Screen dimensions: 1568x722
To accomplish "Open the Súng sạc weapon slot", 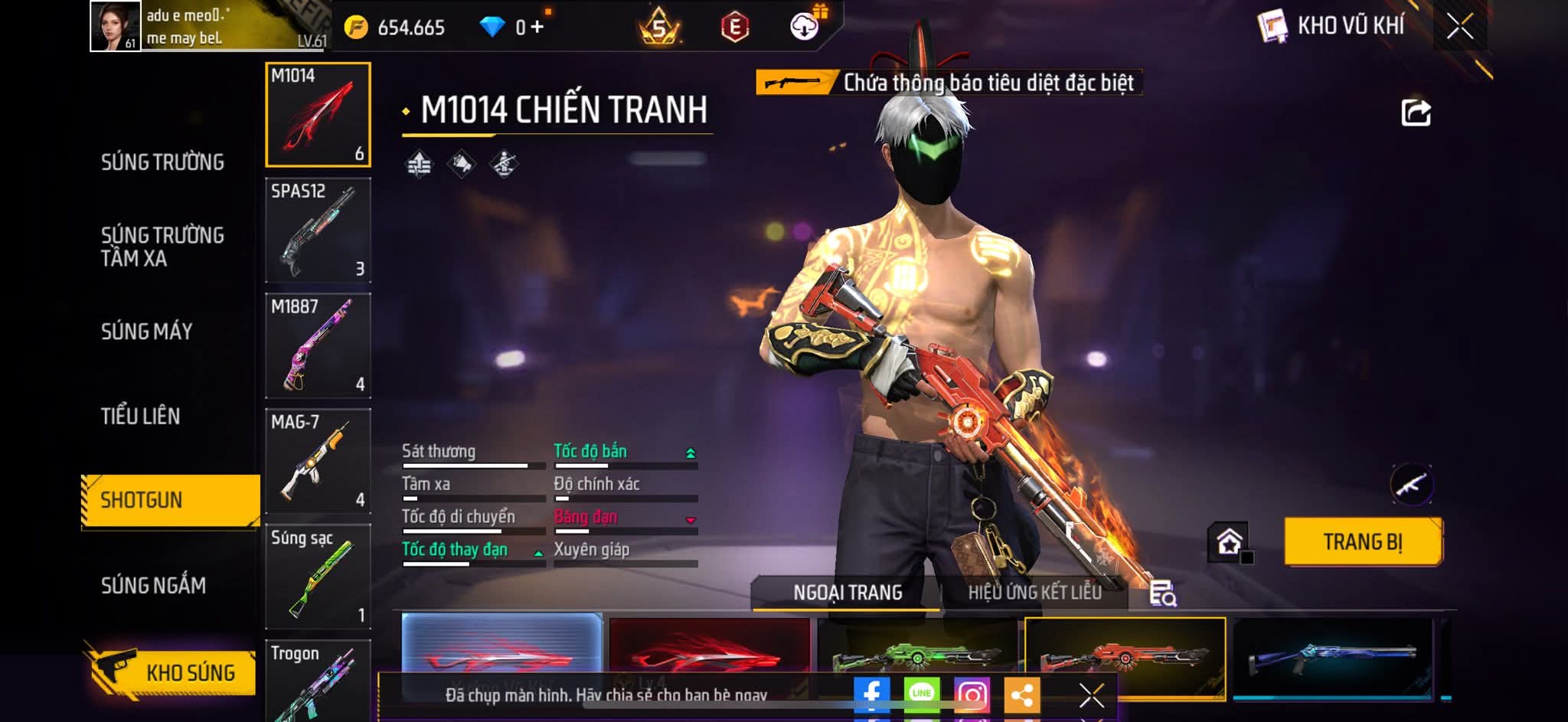I will click(x=318, y=577).
